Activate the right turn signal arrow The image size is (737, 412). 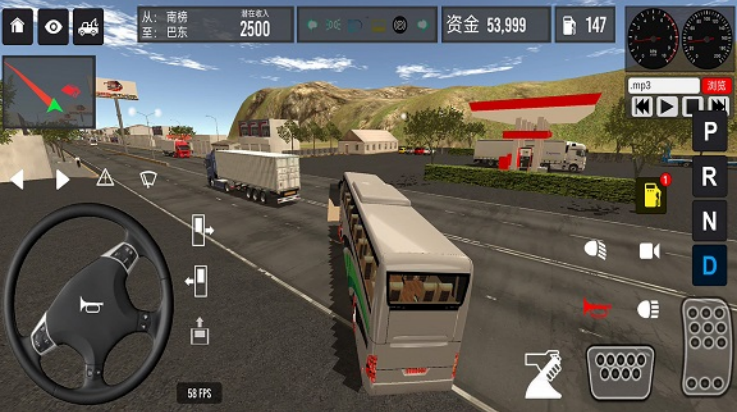(62, 180)
